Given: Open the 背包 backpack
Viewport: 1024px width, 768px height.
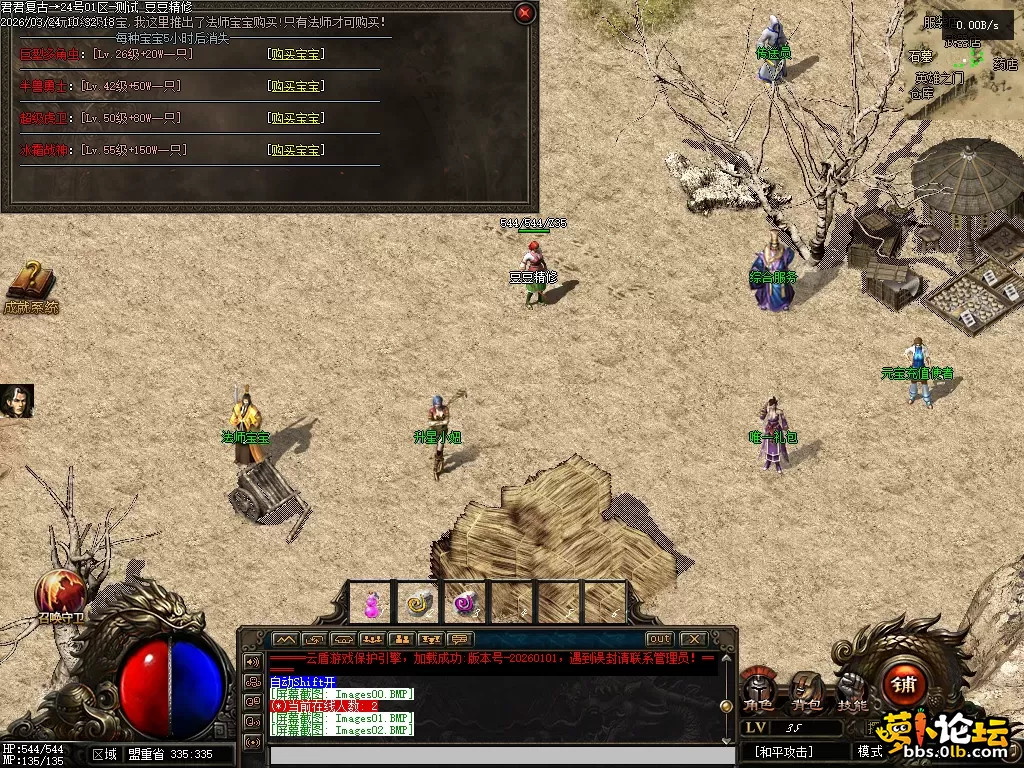Looking at the screenshot, I should point(806,690).
